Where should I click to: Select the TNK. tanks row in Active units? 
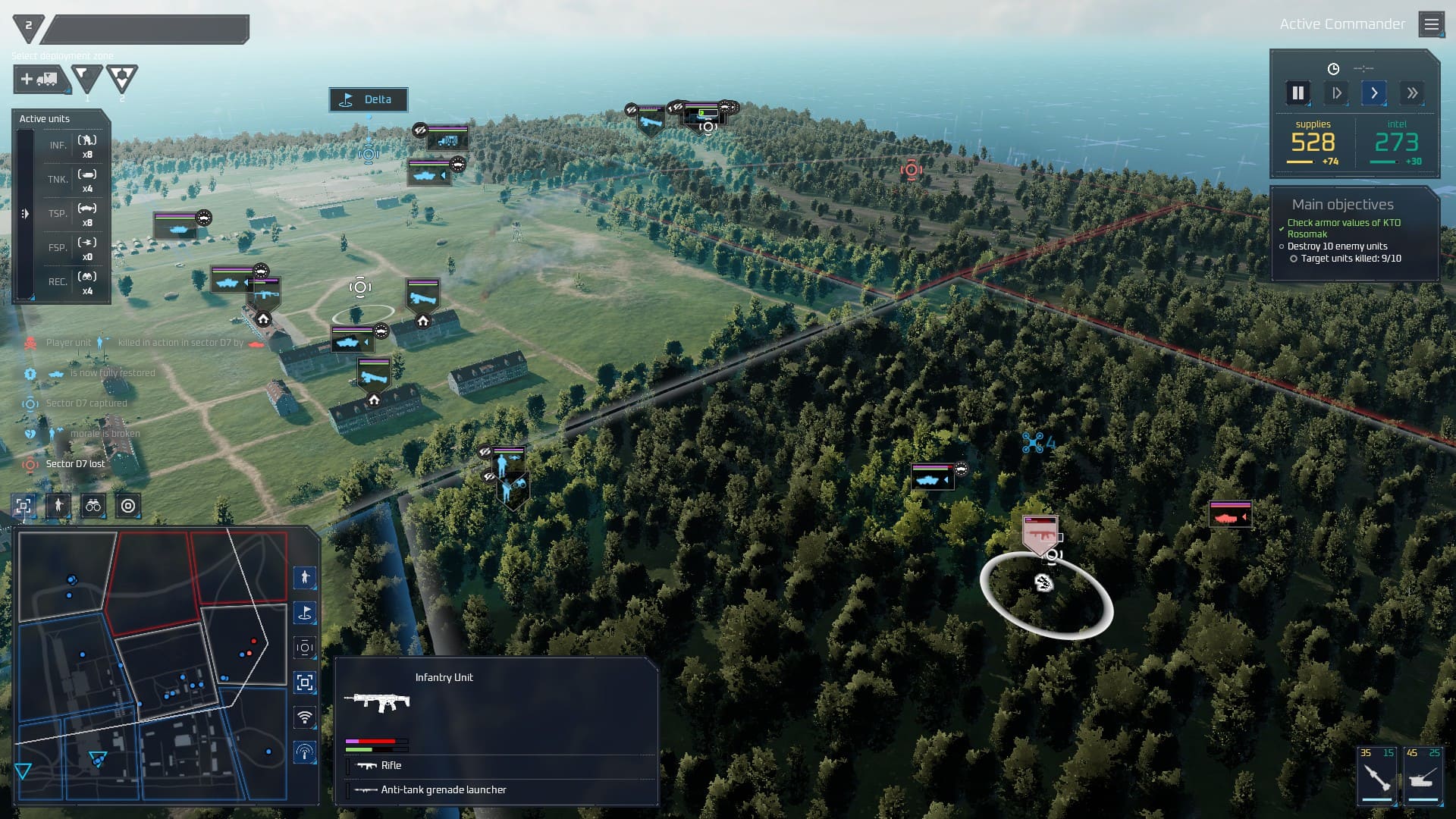click(73, 180)
